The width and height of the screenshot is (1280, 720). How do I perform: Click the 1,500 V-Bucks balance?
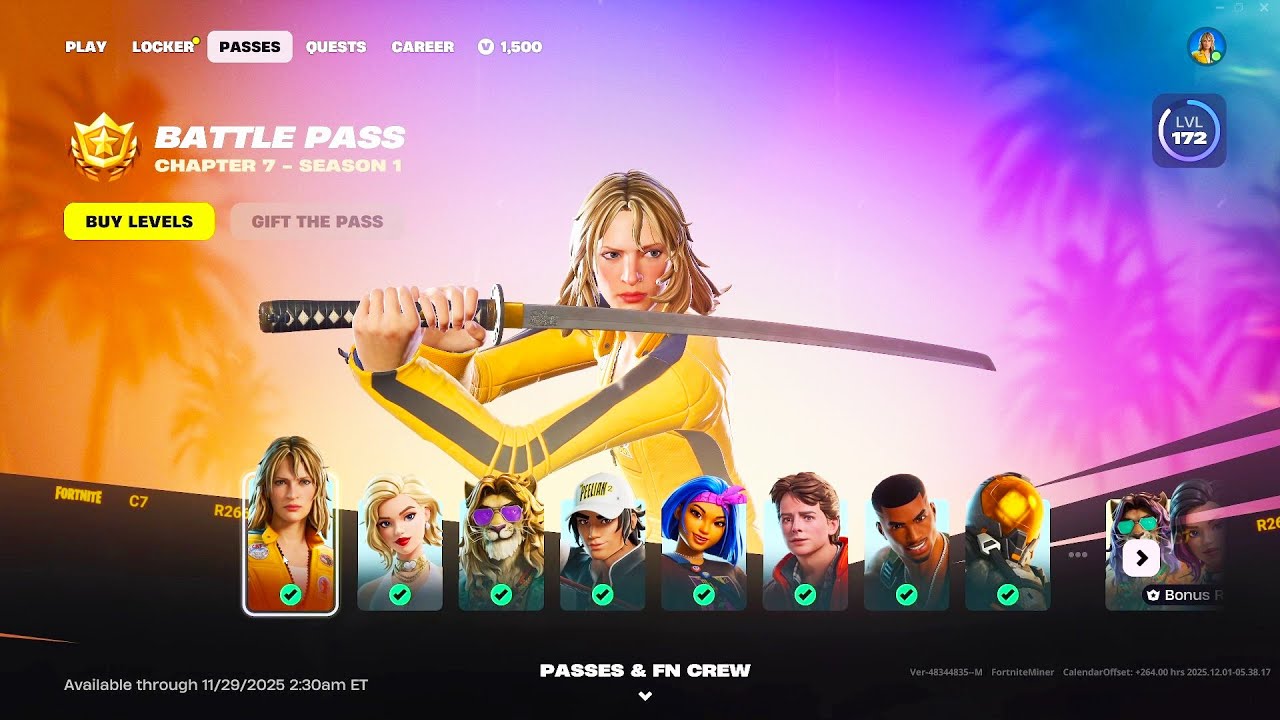(x=510, y=47)
